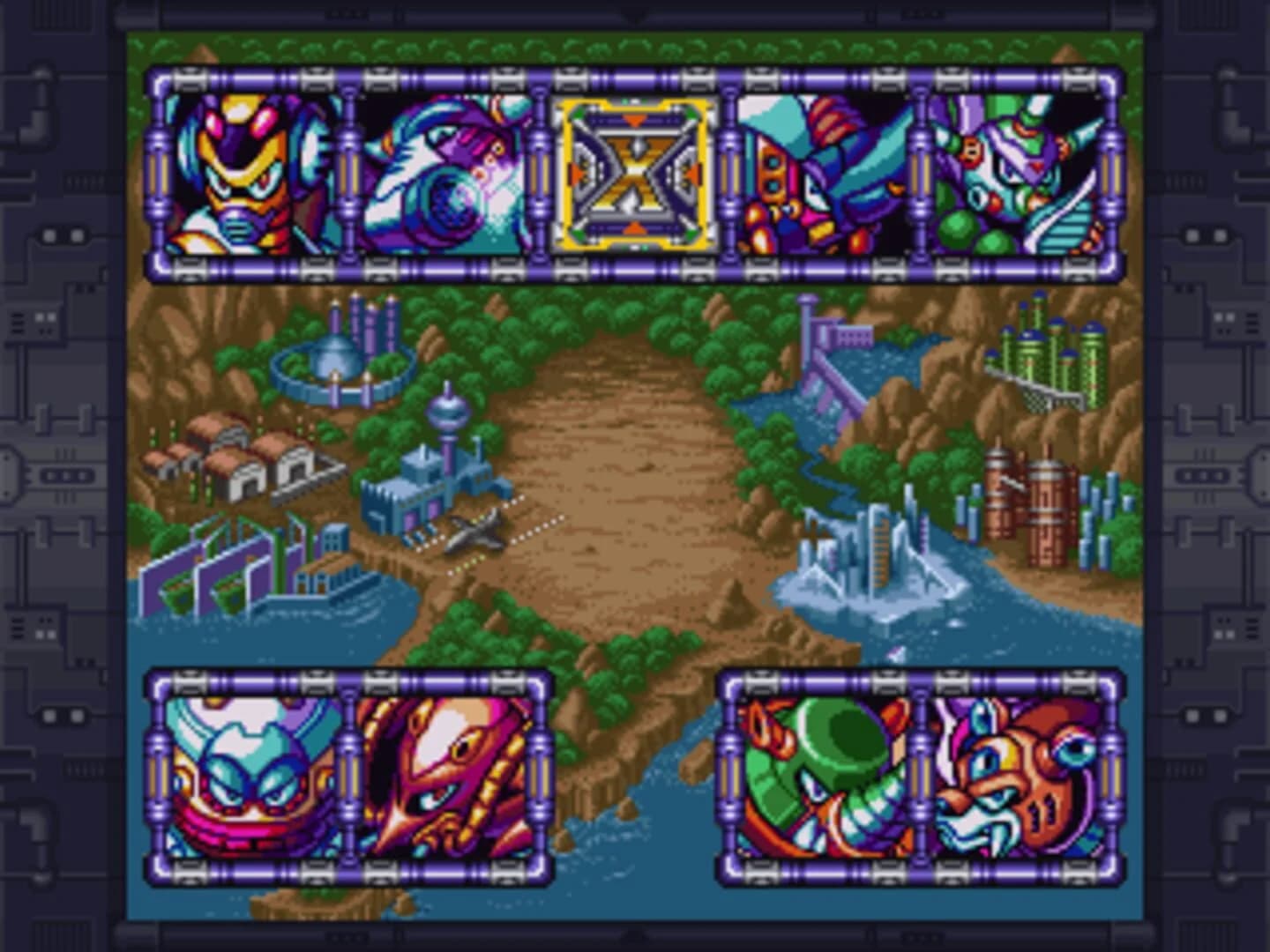The height and width of the screenshot is (952, 1270).
Task: Pick the magenta crawfish boss portrait
Action: click(x=445, y=776)
